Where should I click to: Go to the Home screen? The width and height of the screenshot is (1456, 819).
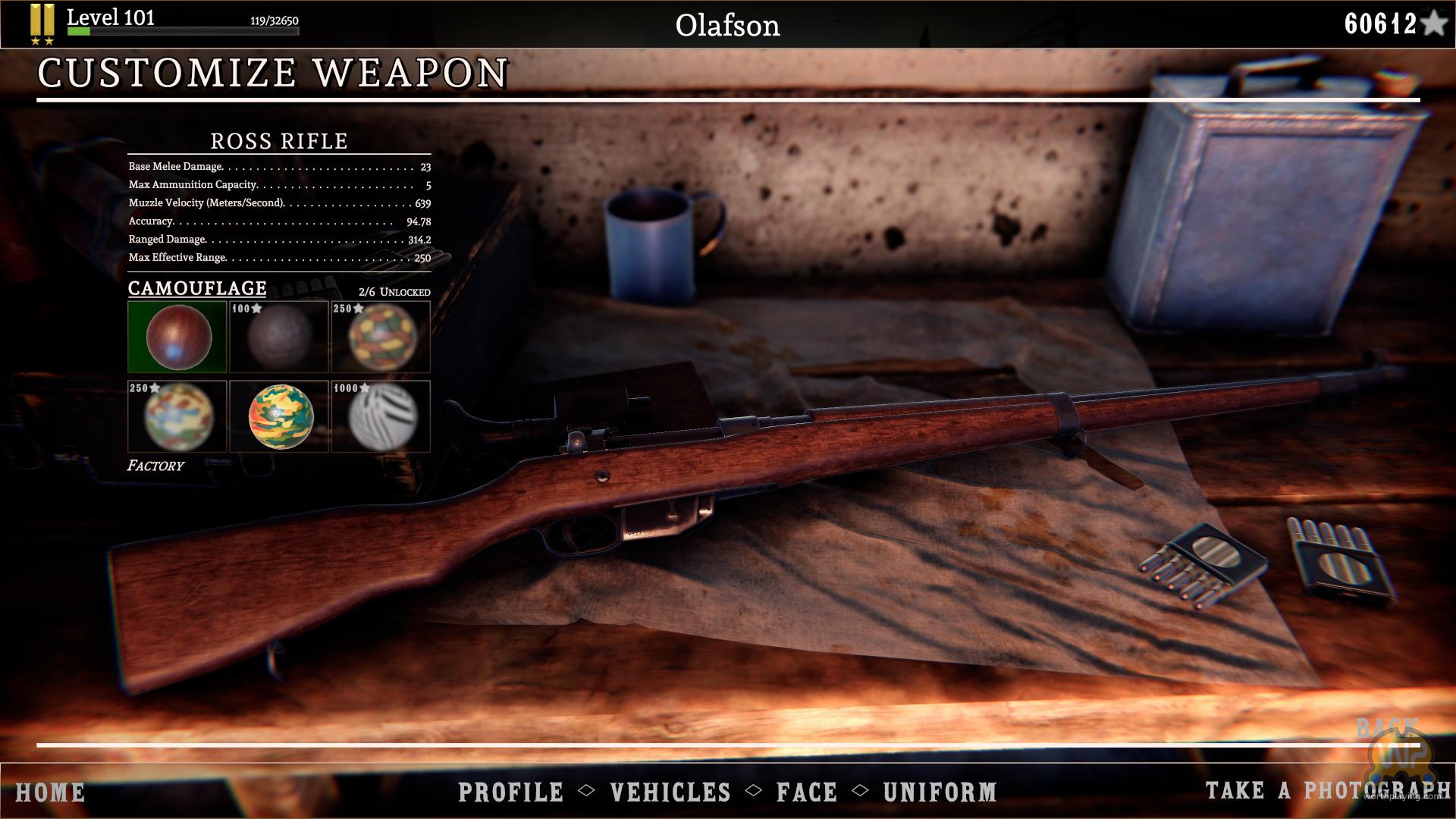[50, 792]
